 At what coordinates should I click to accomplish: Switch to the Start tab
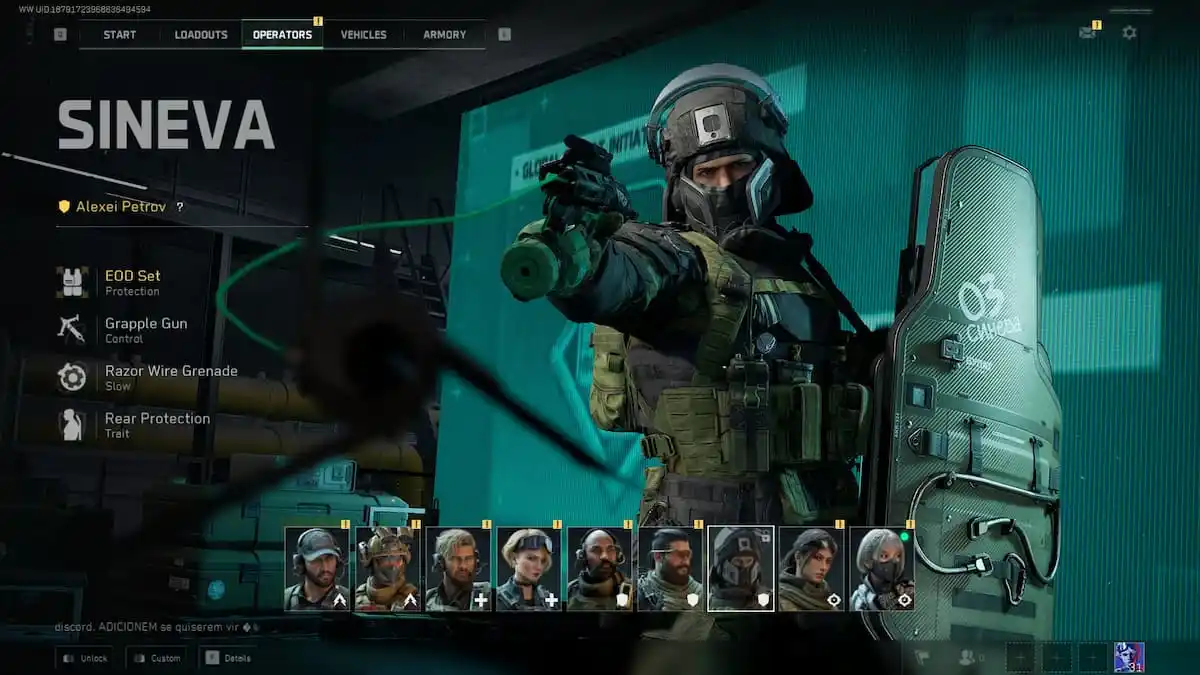119,34
